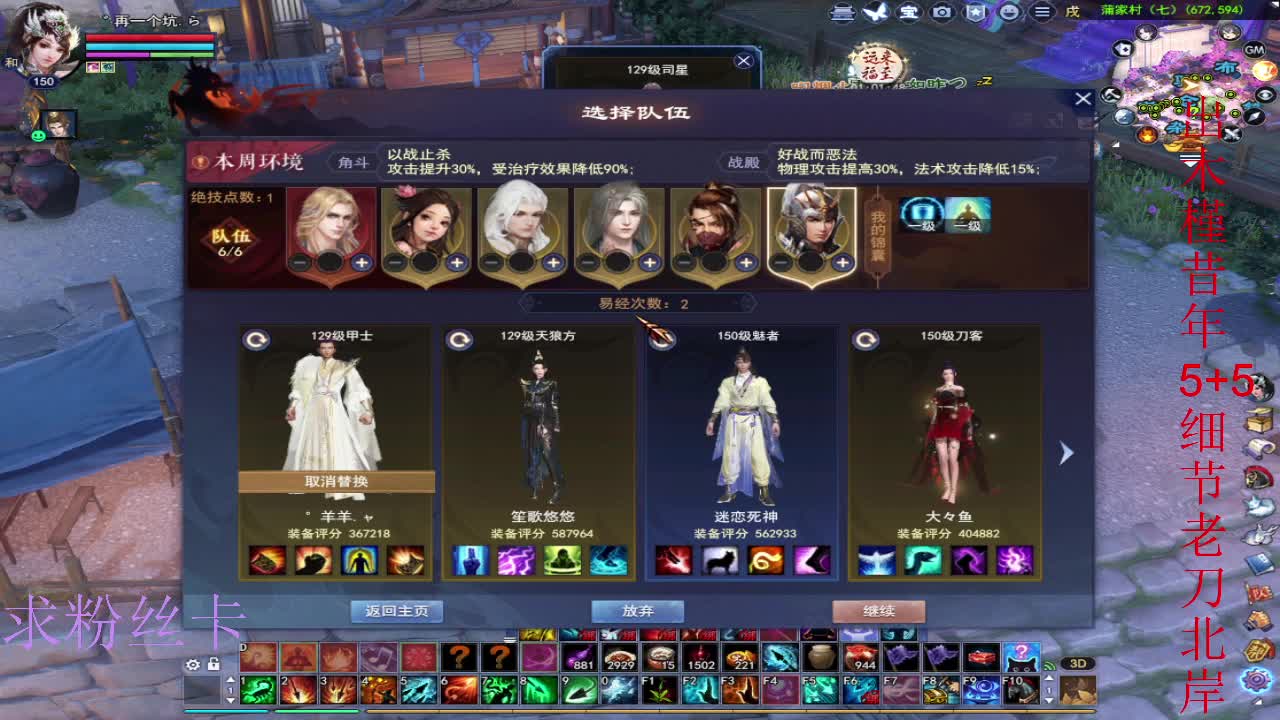Click the 继续 button to continue

tap(880, 611)
